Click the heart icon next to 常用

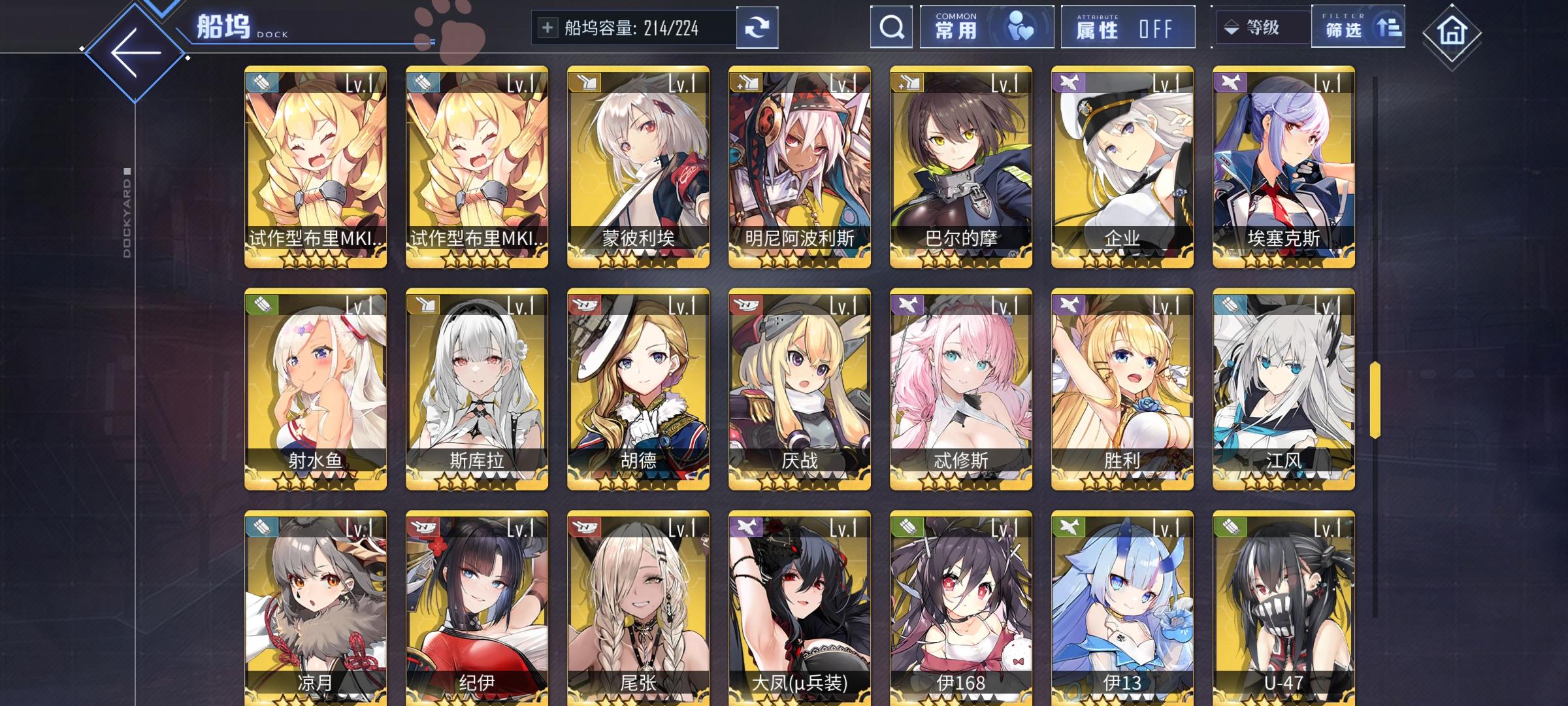coord(1022,27)
